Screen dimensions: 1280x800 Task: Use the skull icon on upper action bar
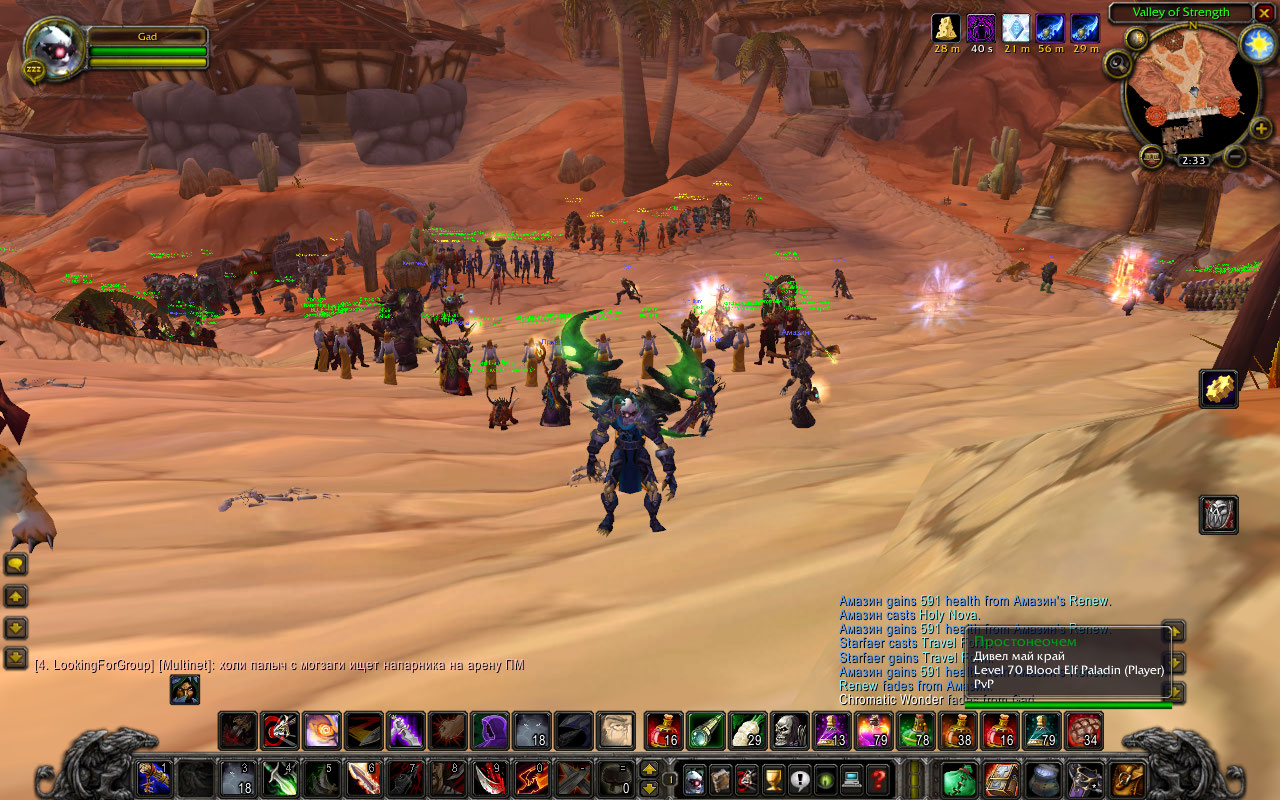[x=789, y=731]
